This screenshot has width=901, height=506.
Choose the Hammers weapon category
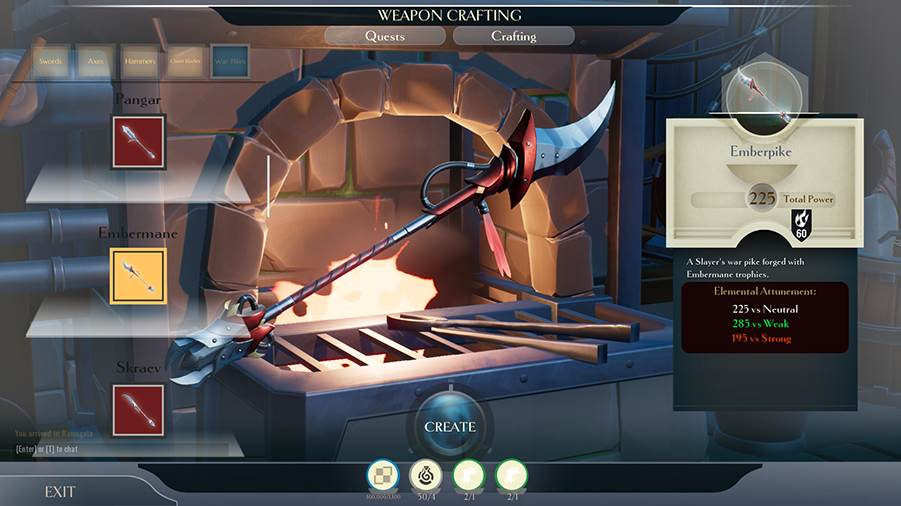click(140, 61)
